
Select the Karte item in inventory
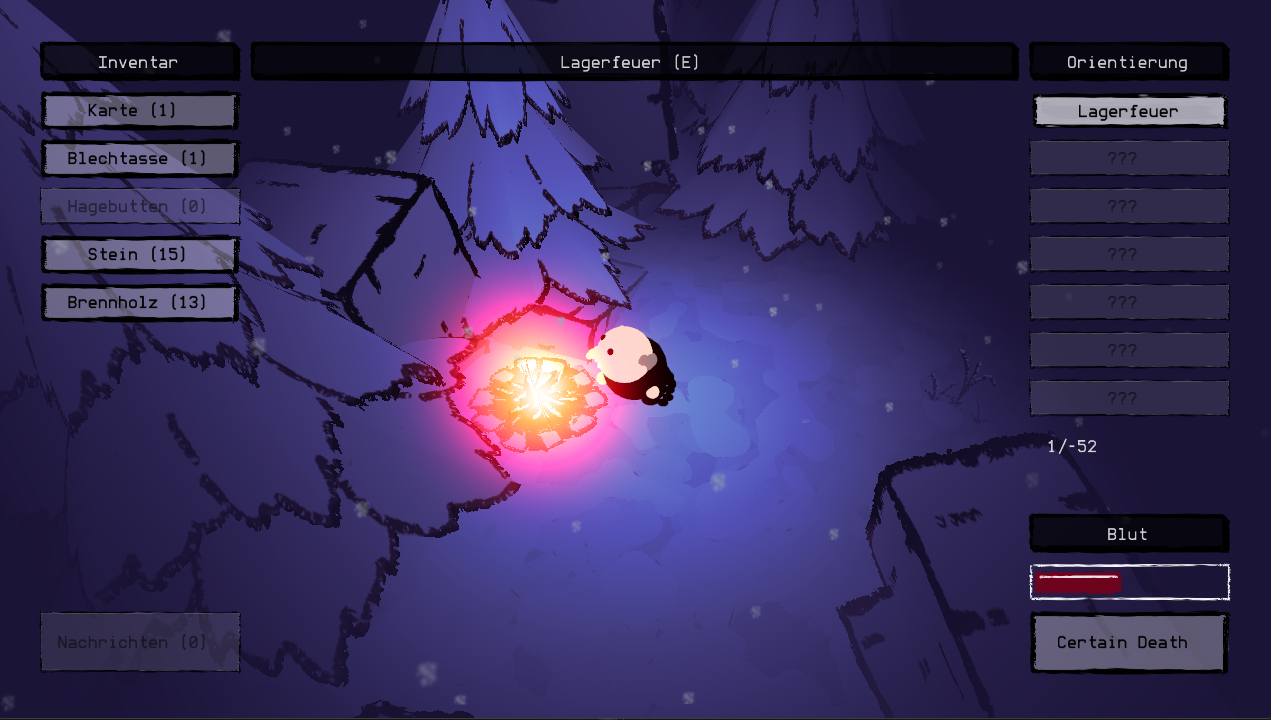[x=139, y=110]
